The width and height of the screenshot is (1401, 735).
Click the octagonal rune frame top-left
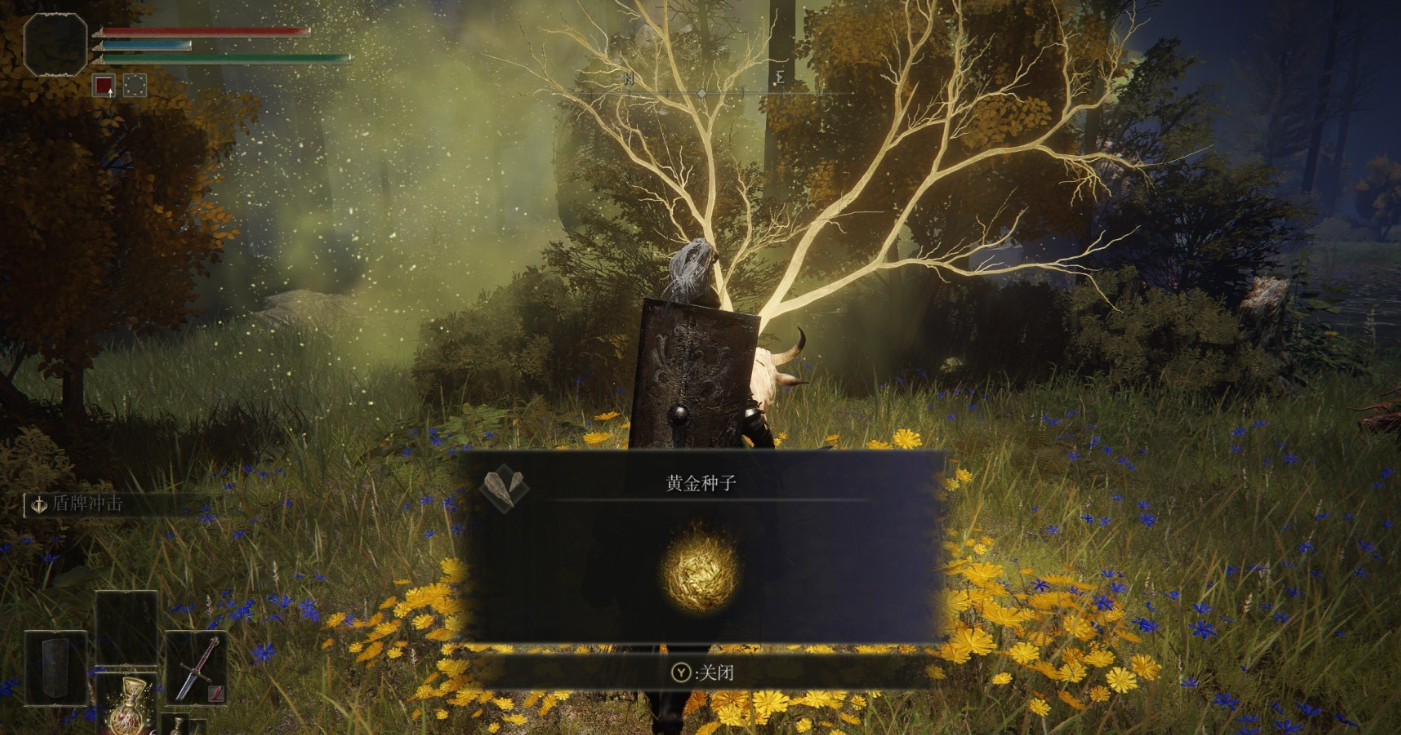point(54,45)
